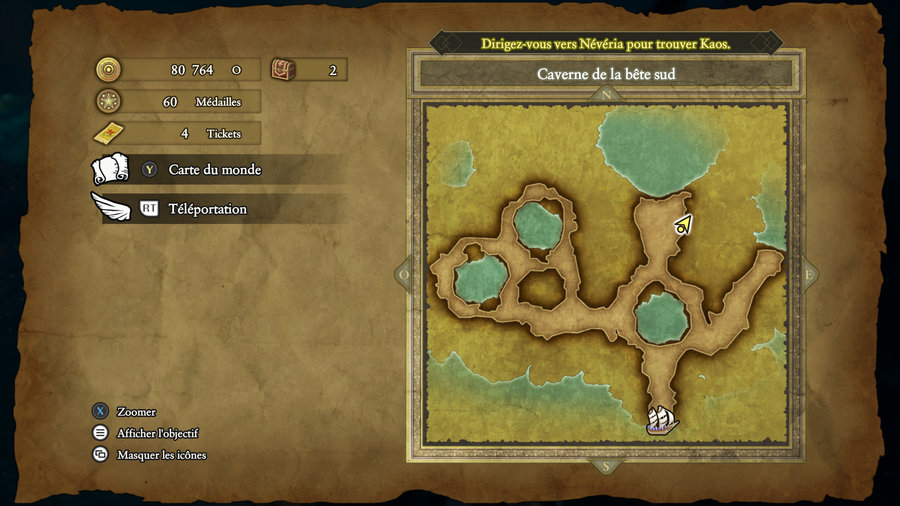Viewport: 900px width, 506px height.
Task: Open the Carte du monde entry
Action: tap(214, 170)
